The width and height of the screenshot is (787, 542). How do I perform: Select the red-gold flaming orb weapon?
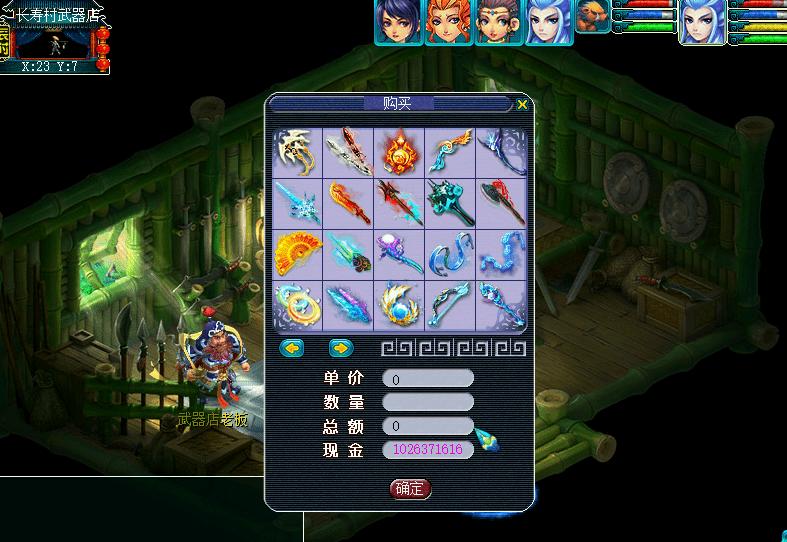tap(399, 152)
